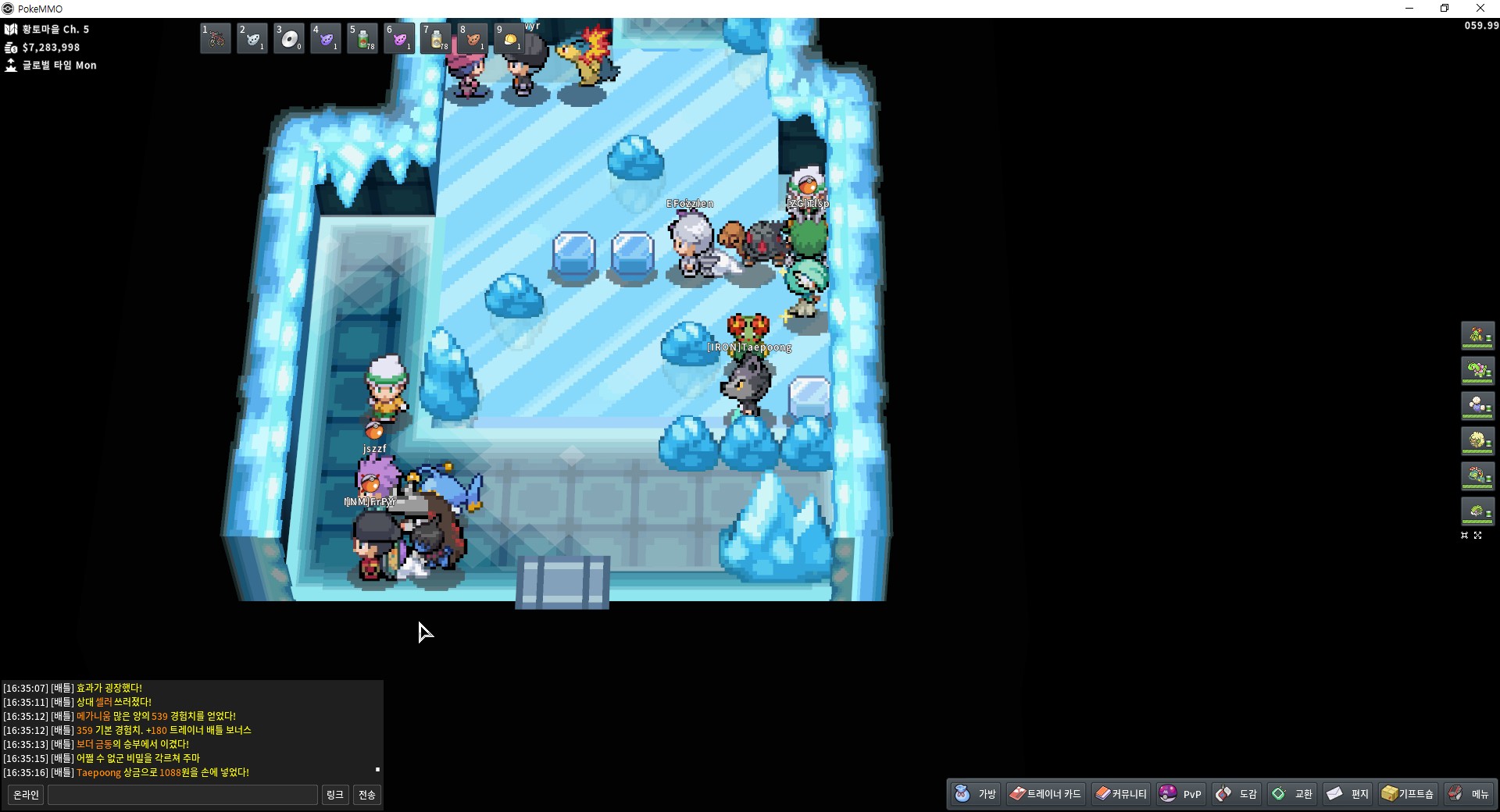Use the bicycle in hotbar slot 1
Screen dimensions: 1500x812
[216, 38]
